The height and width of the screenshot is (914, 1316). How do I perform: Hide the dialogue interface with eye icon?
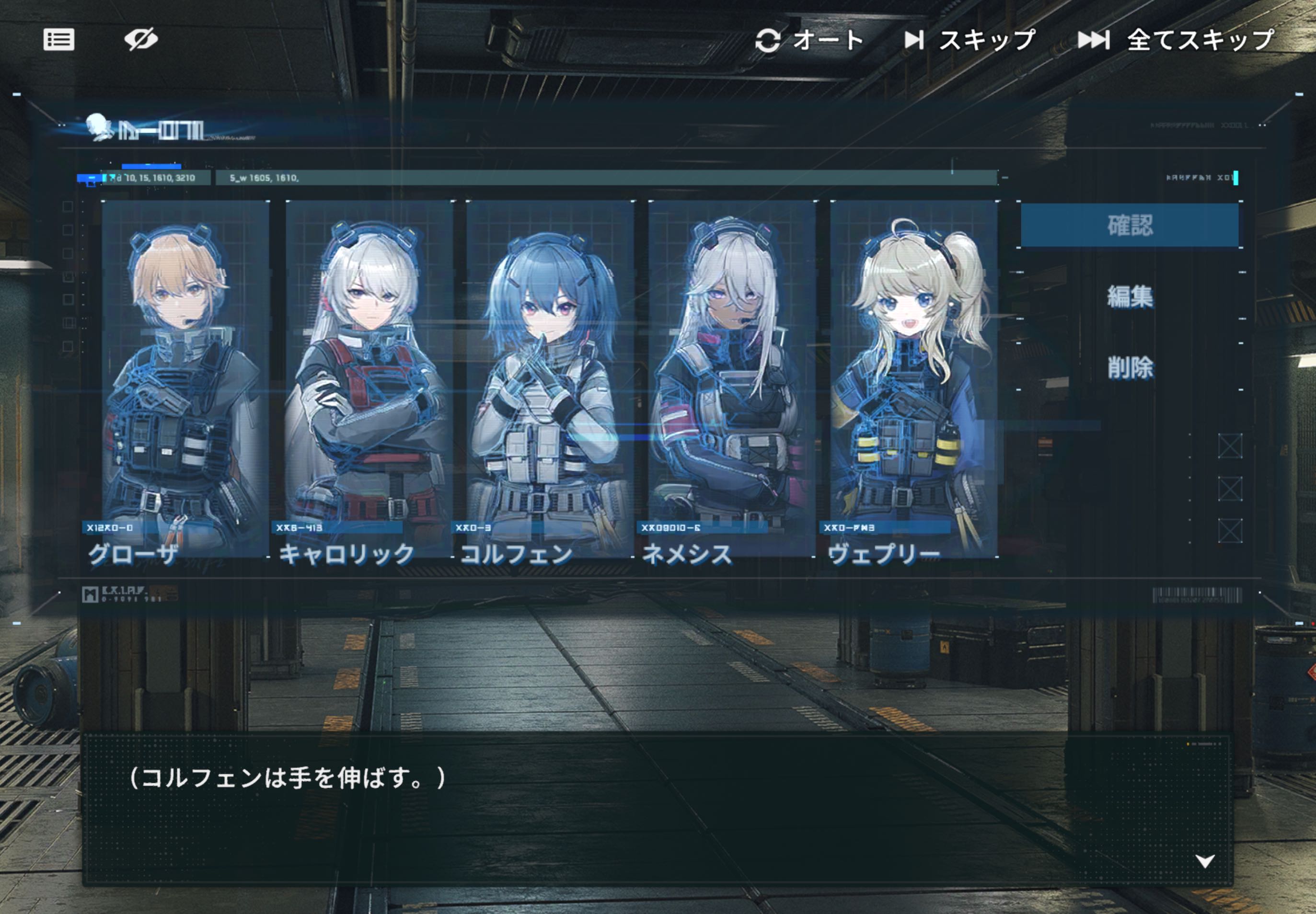(x=140, y=39)
